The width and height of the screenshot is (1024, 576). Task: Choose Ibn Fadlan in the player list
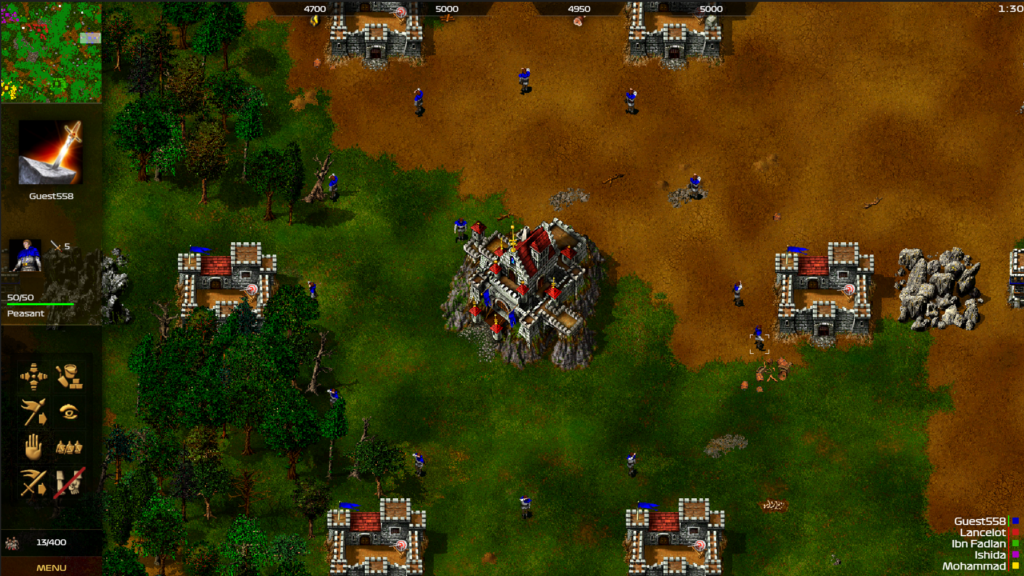click(x=979, y=544)
